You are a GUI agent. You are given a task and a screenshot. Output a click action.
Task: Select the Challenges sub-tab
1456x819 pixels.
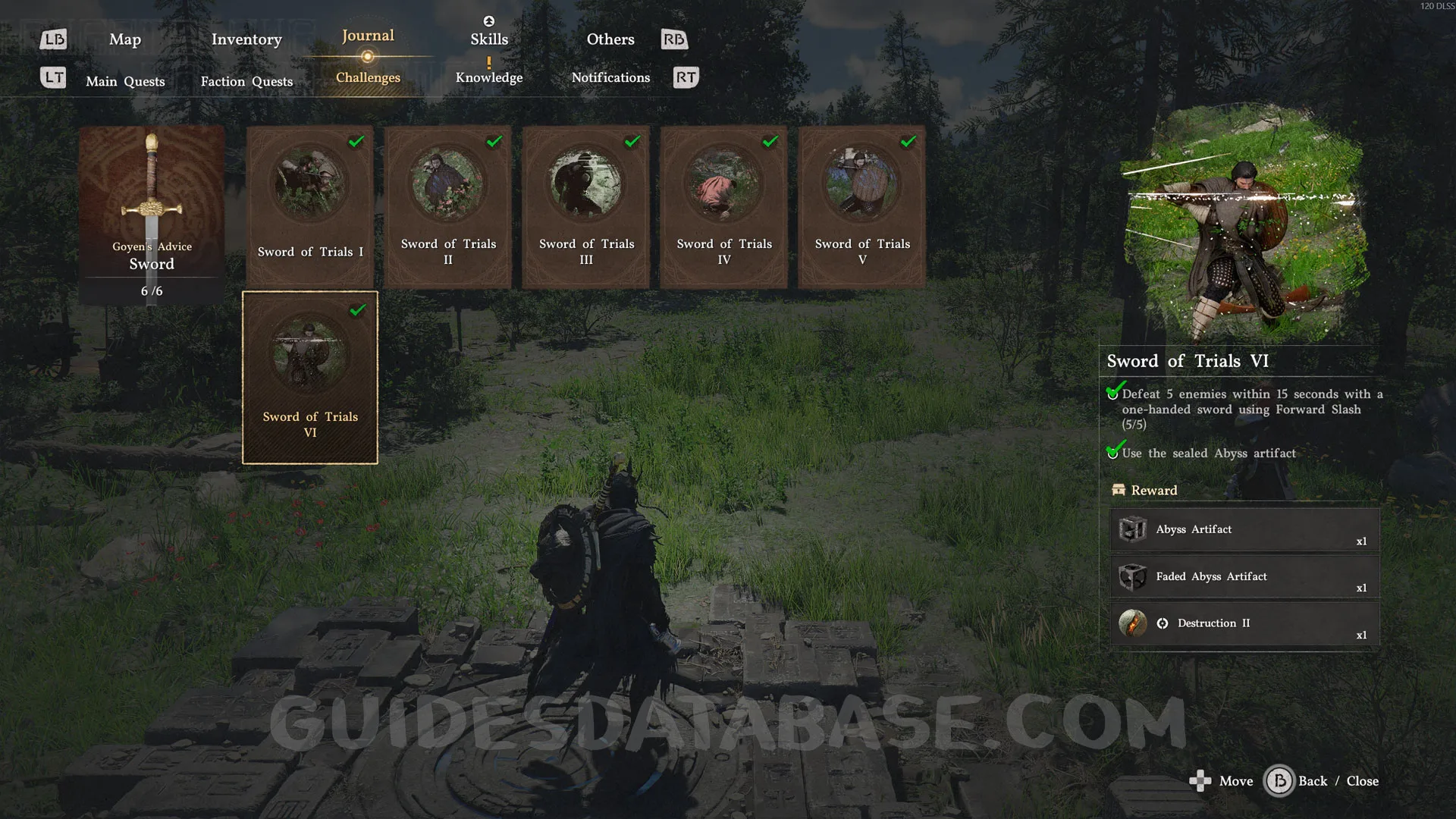click(x=368, y=77)
